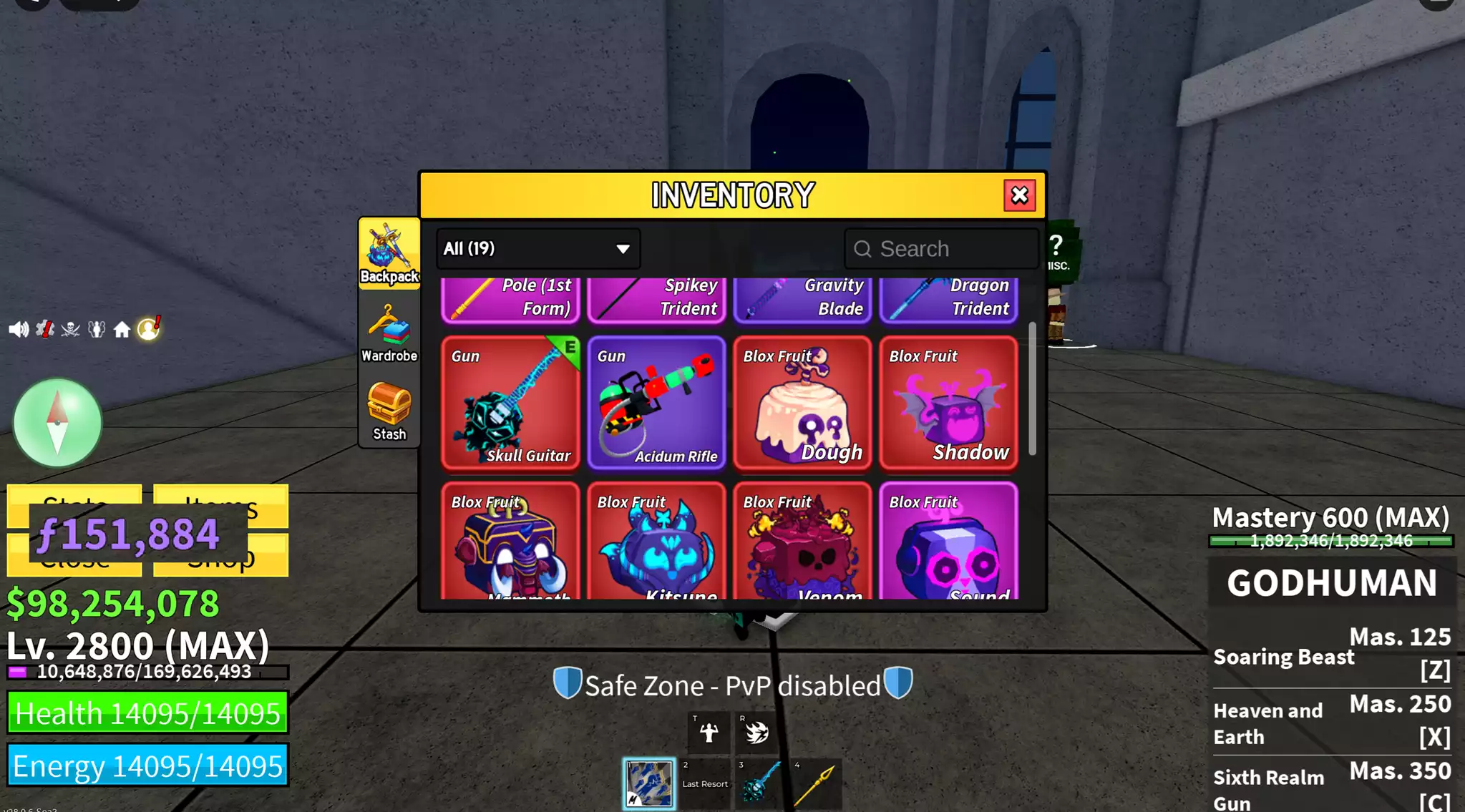The image size is (1465, 812).
Task: Open the emotes menu icon
Action: (x=97, y=329)
